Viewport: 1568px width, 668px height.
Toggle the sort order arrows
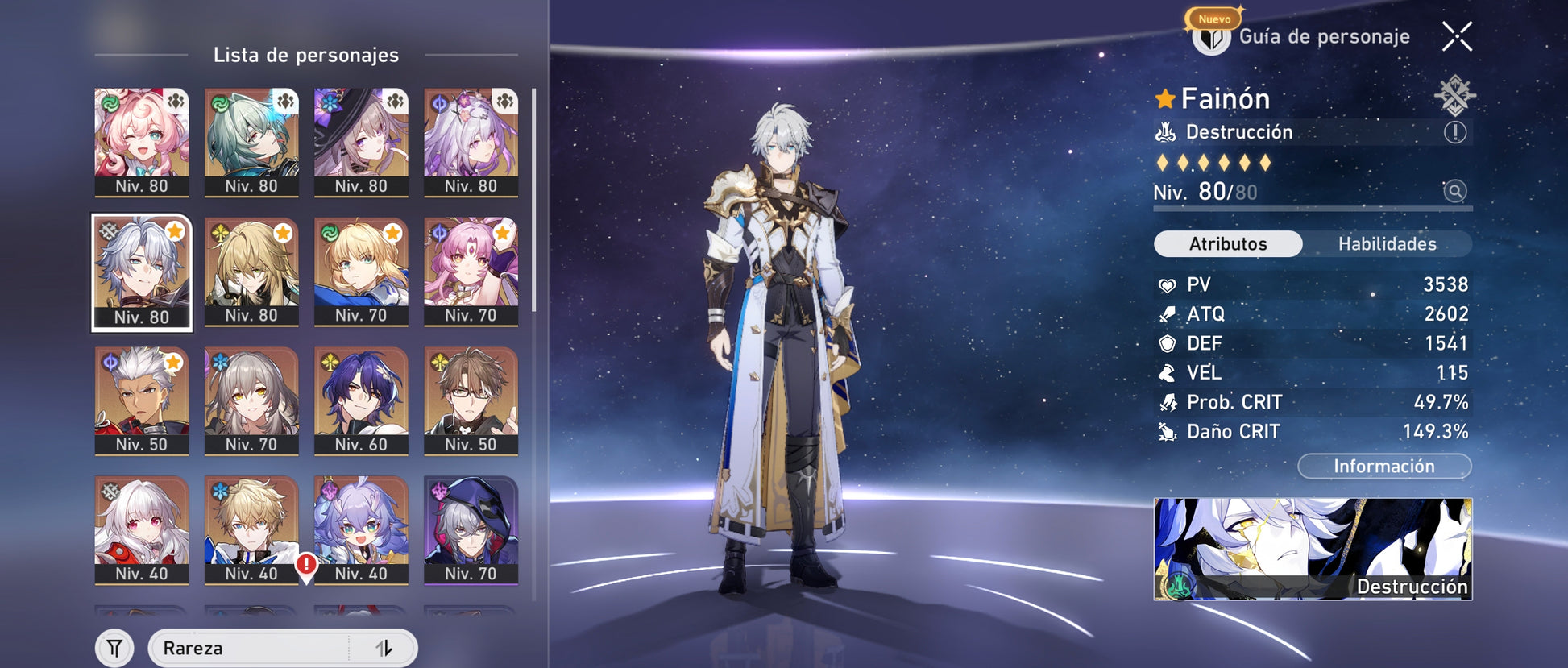coord(384,648)
